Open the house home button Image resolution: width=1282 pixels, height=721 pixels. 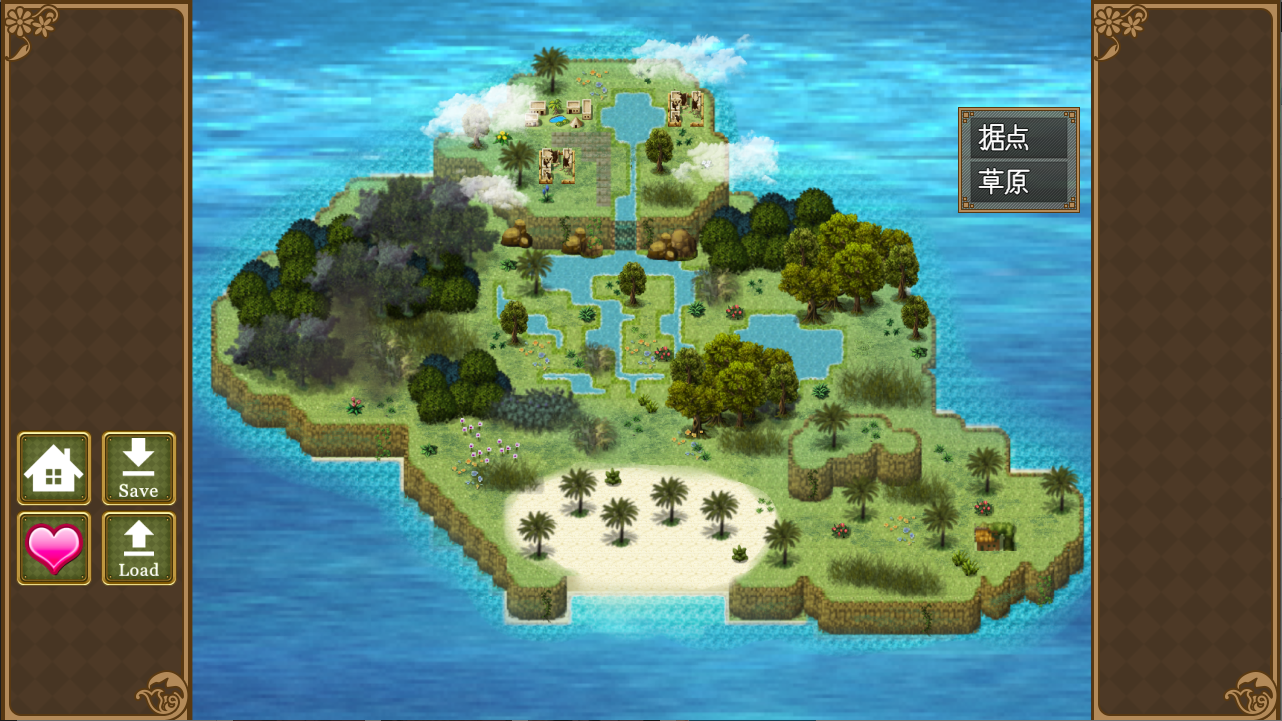click(54, 468)
